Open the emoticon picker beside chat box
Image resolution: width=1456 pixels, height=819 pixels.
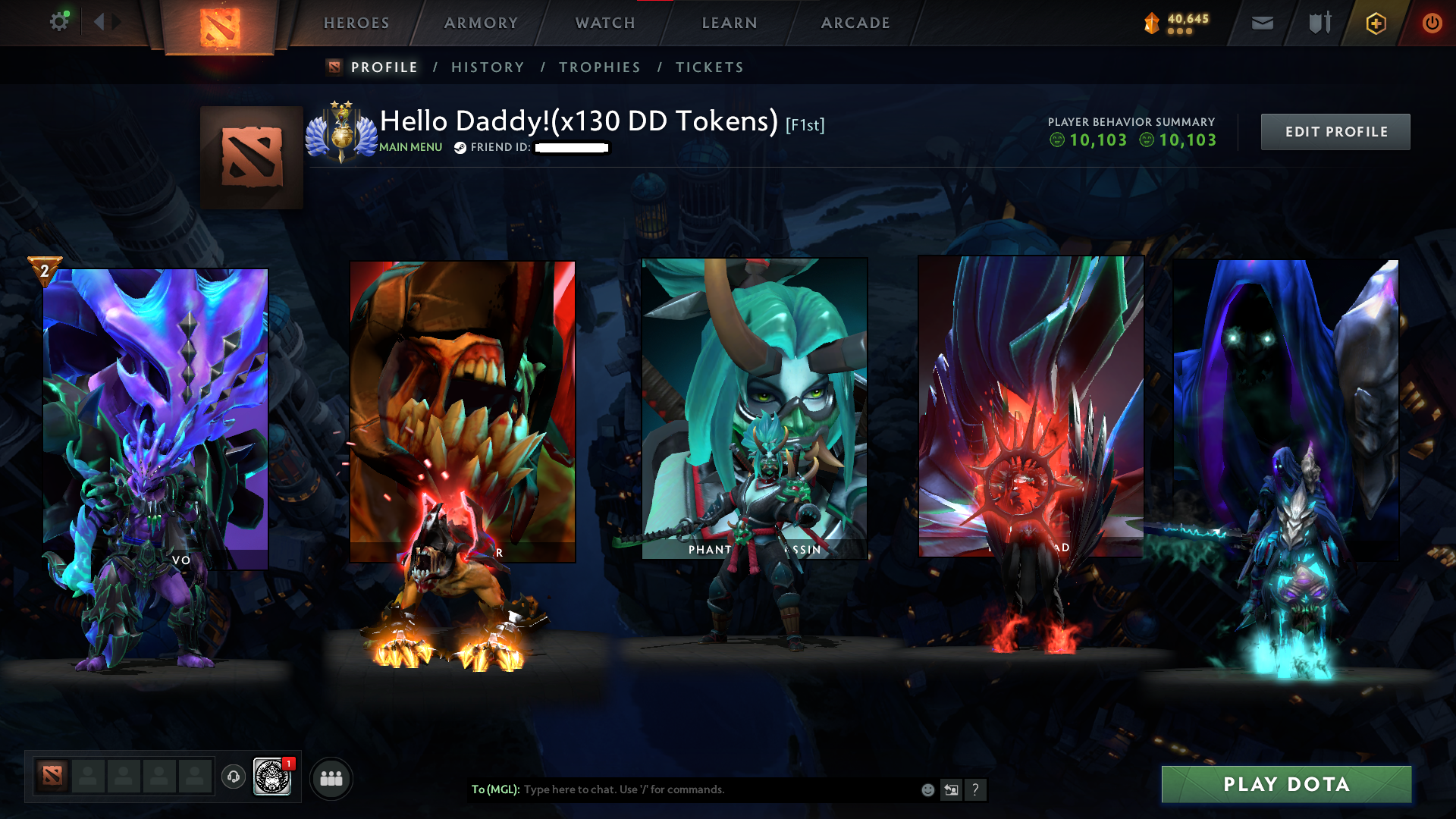[x=927, y=789]
